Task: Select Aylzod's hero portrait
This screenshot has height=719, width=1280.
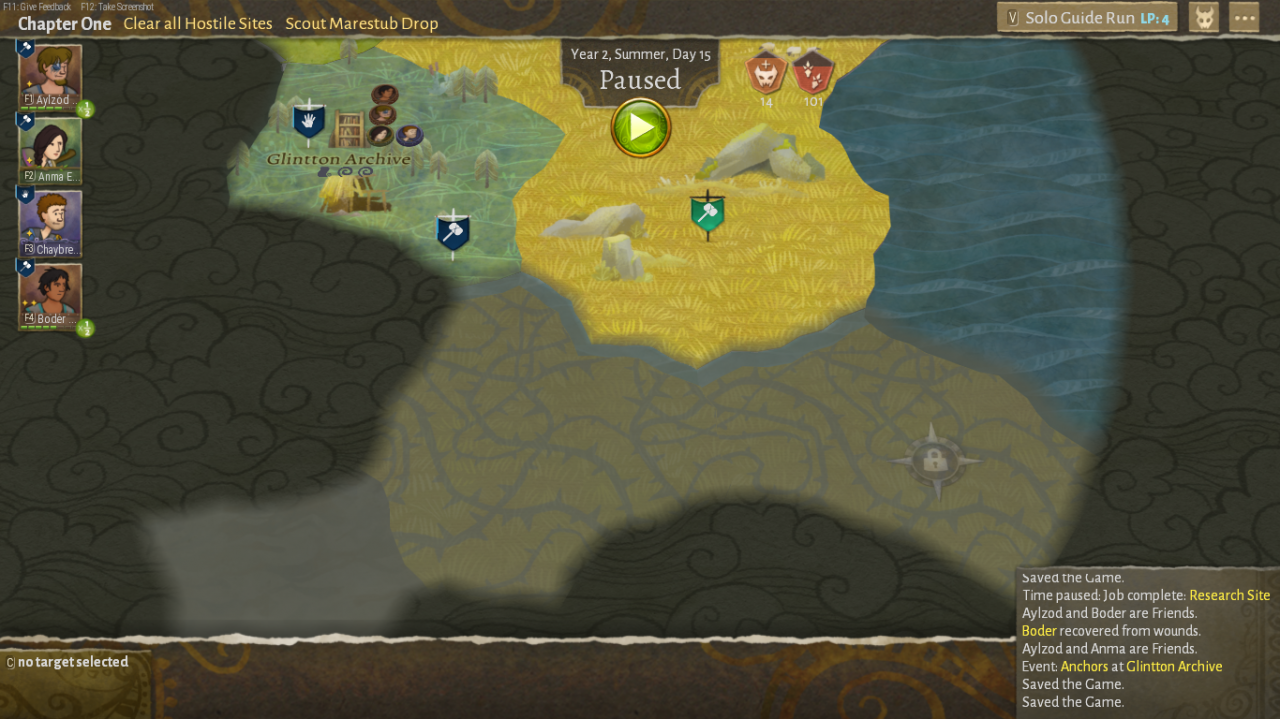Action: click(50, 74)
